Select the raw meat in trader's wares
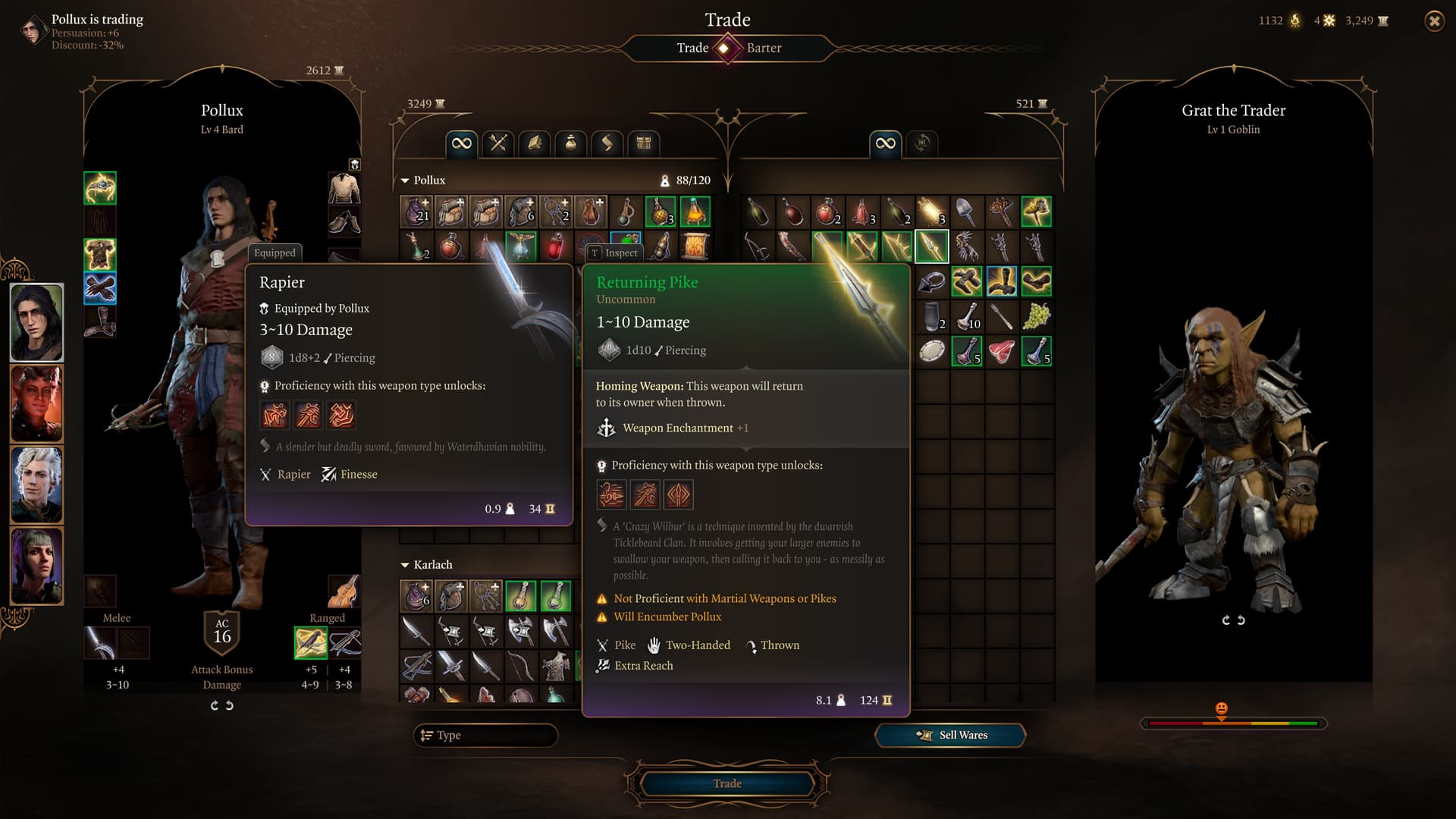Viewport: 1456px width, 819px height. tap(1001, 352)
